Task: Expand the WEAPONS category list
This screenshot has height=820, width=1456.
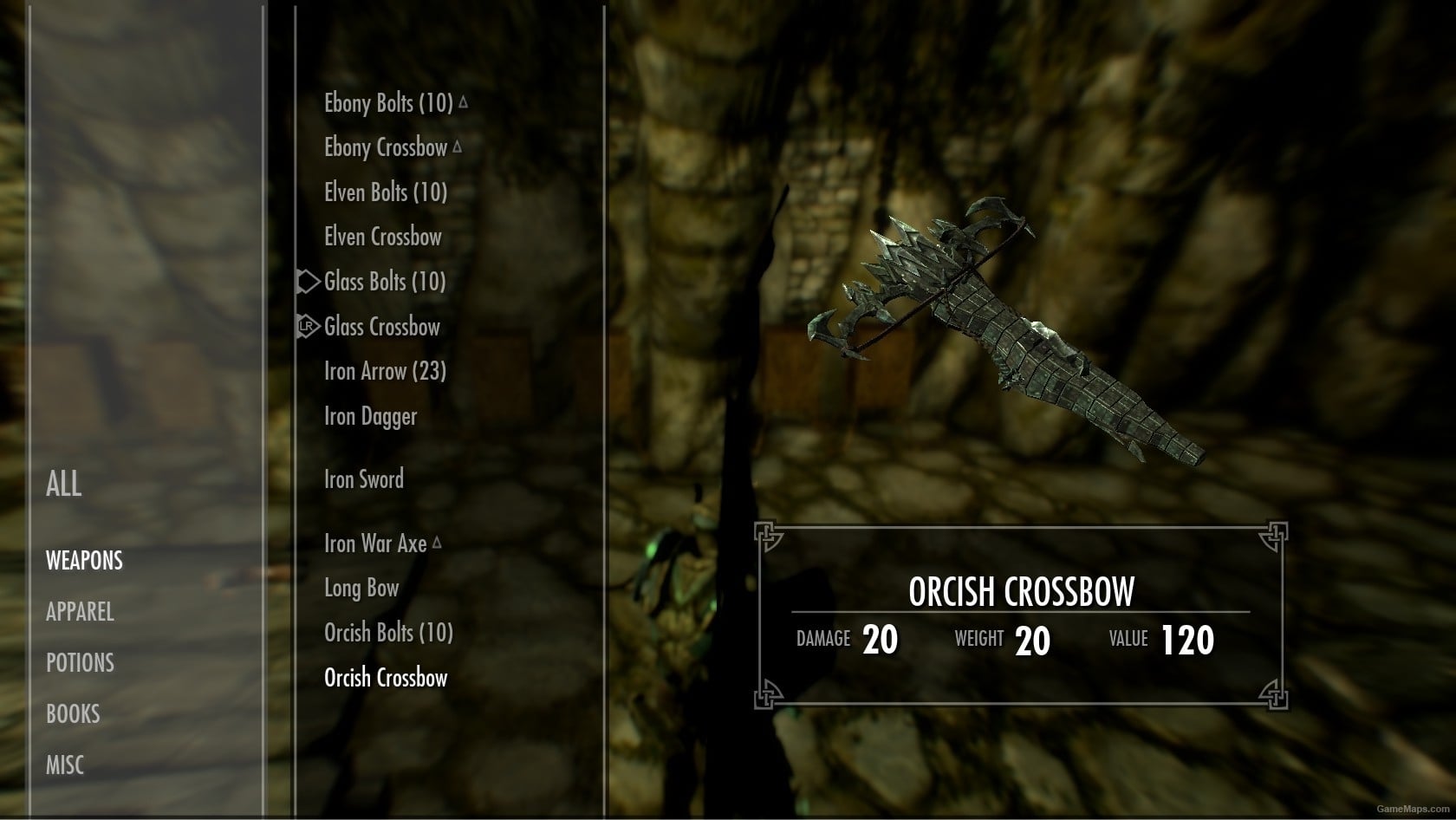Action: point(83,561)
